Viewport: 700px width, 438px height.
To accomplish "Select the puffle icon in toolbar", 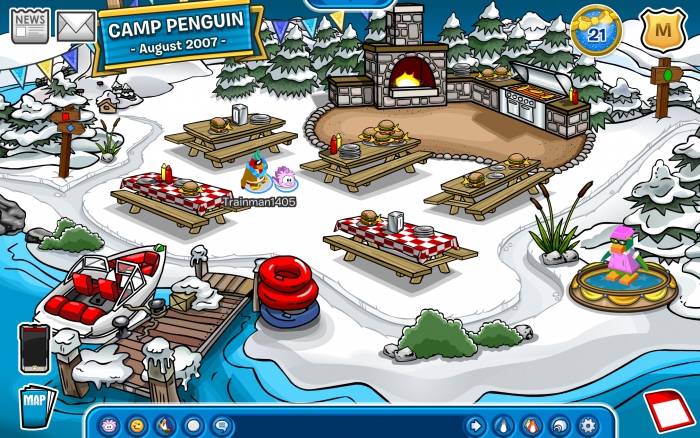I will coord(107,424).
